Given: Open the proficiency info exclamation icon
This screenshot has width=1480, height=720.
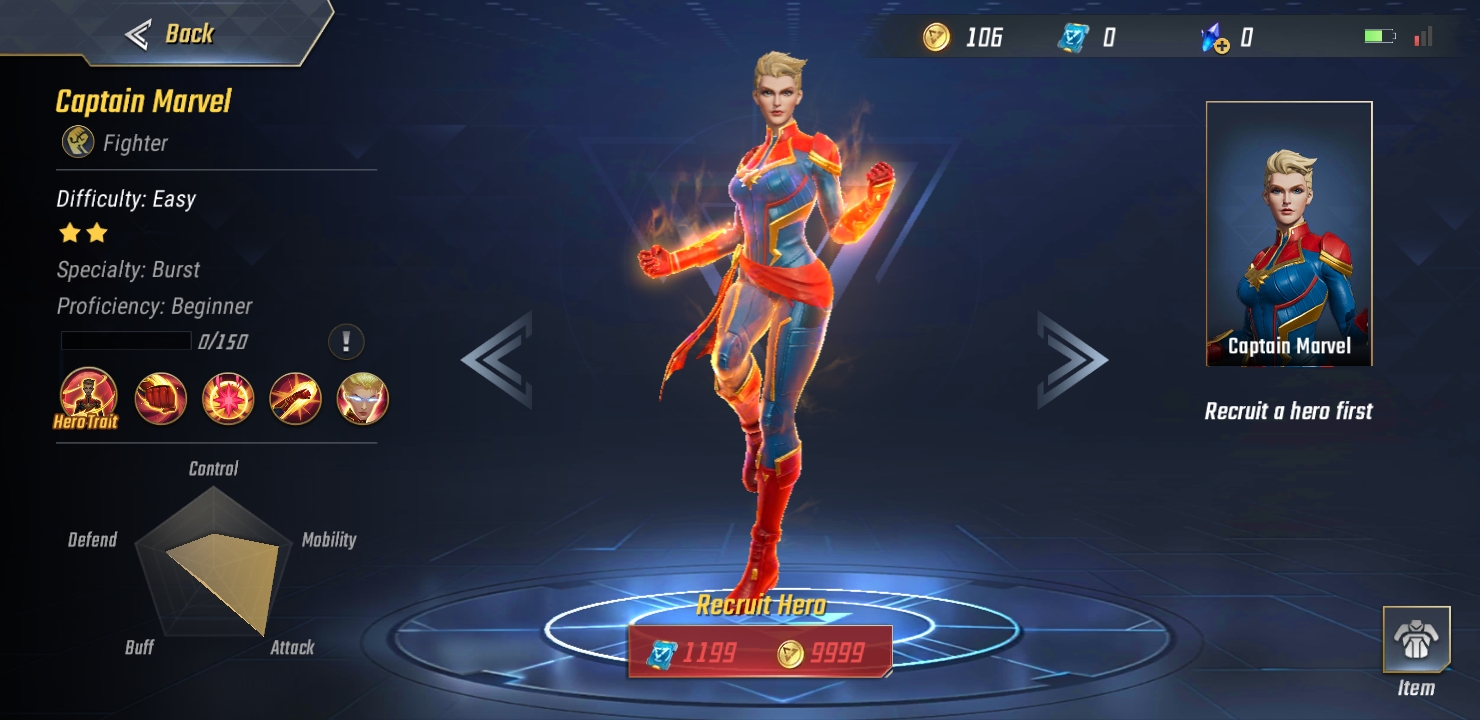Looking at the screenshot, I should (x=346, y=342).
